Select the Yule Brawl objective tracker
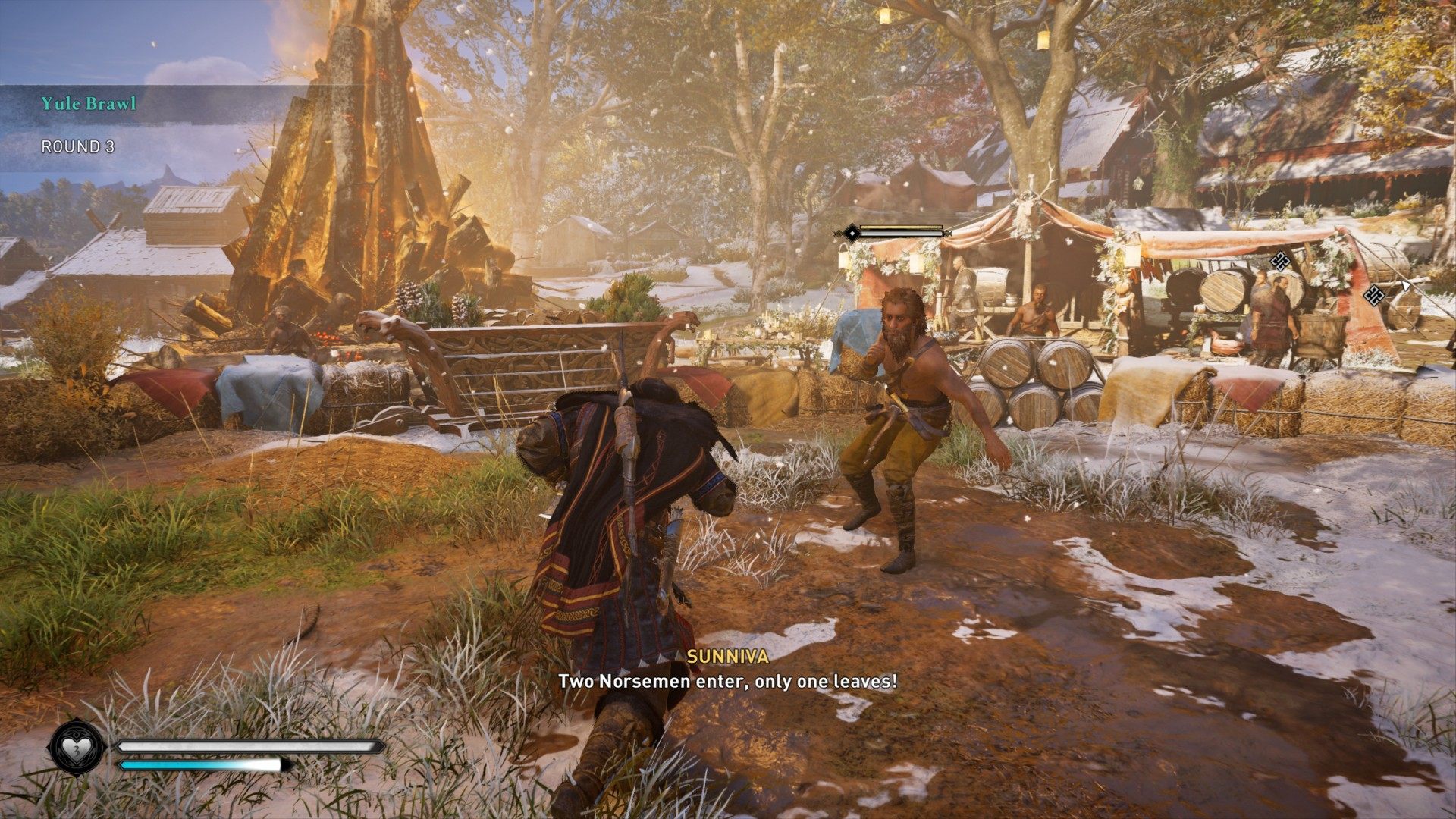 tap(89, 104)
